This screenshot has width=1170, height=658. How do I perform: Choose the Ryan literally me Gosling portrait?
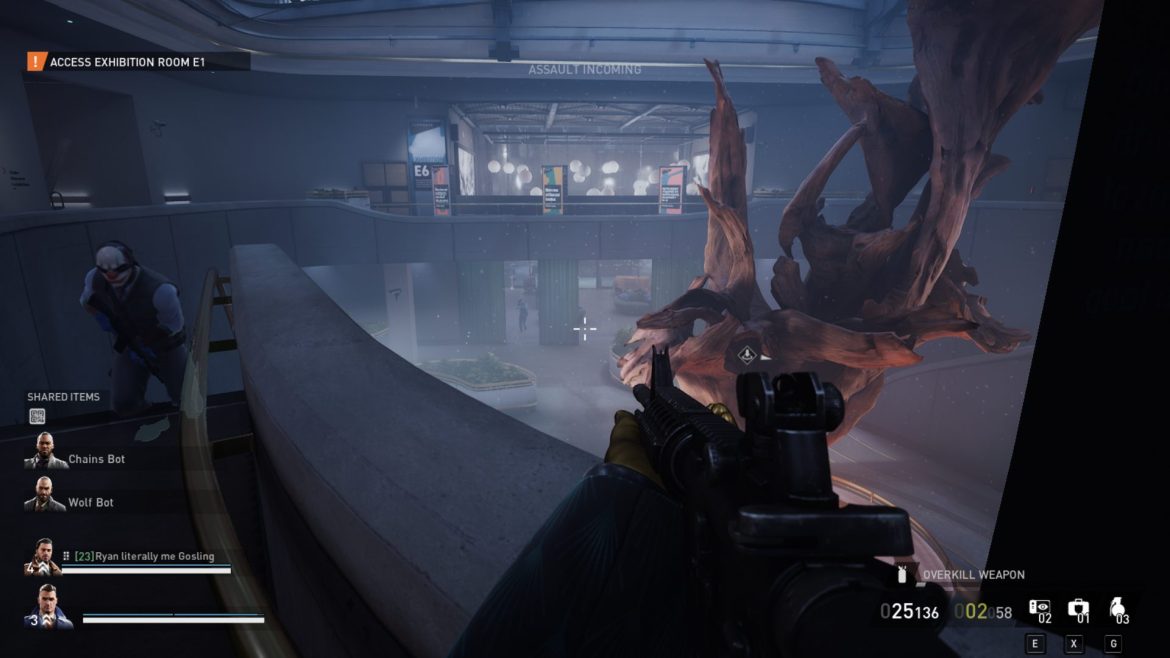coord(43,557)
